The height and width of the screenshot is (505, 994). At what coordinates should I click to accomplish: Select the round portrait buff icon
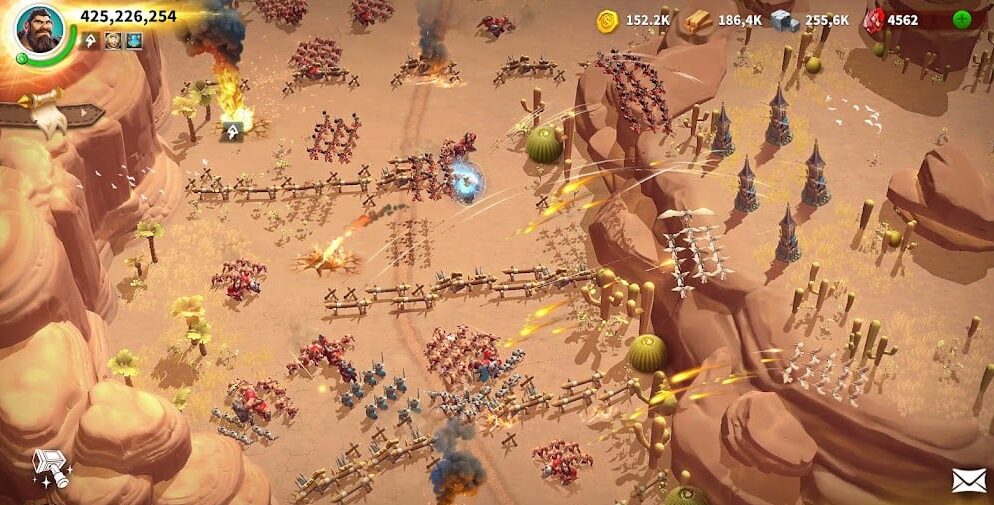point(113,41)
